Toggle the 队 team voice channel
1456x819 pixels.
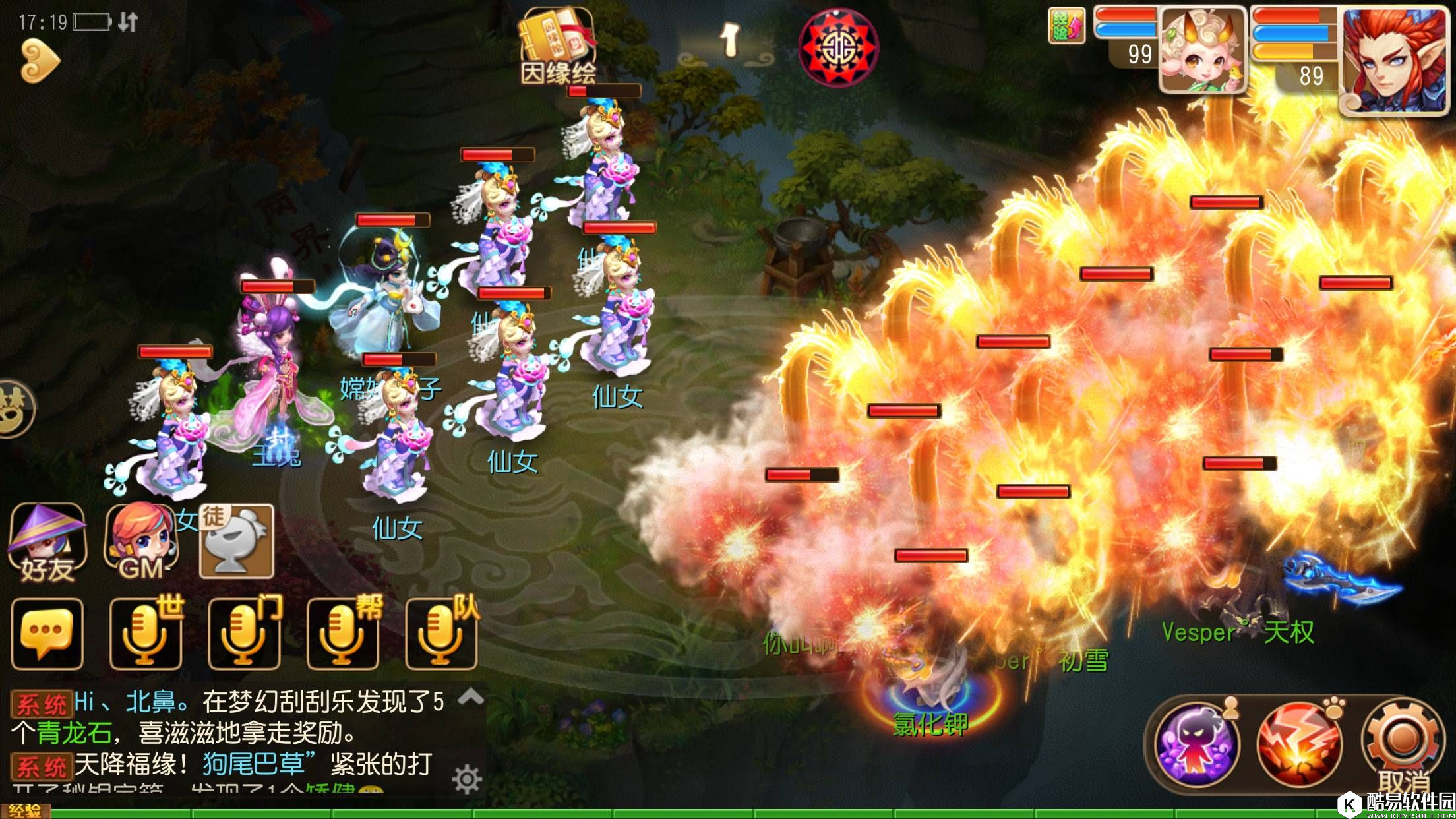[442, 632]
